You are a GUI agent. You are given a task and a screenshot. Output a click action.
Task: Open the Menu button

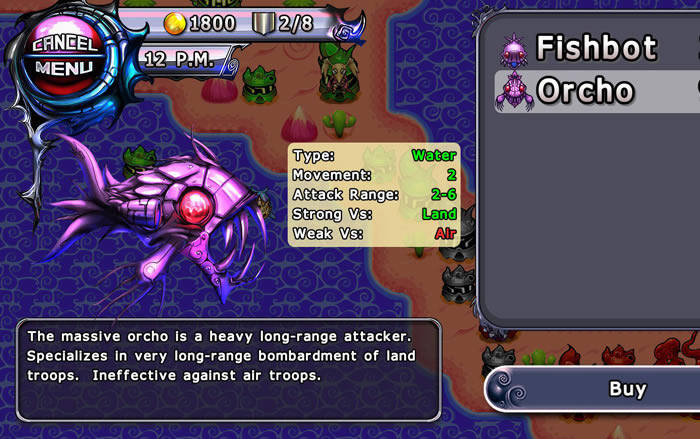coord(64,68)
